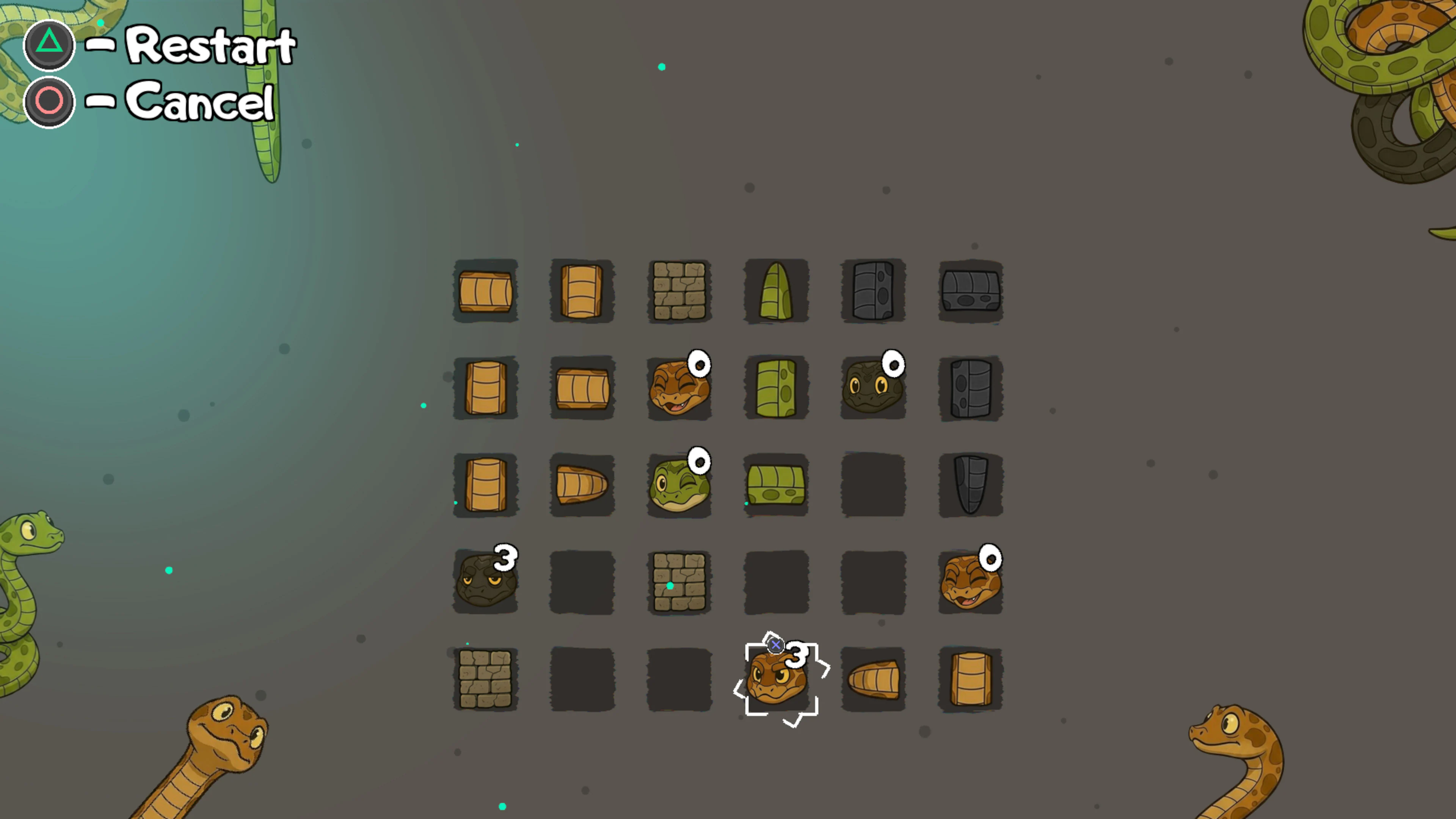1456x819 pixels.
Task: Pick the stone block tile in the bottom-left corner
Action: [x=485, y=678]
